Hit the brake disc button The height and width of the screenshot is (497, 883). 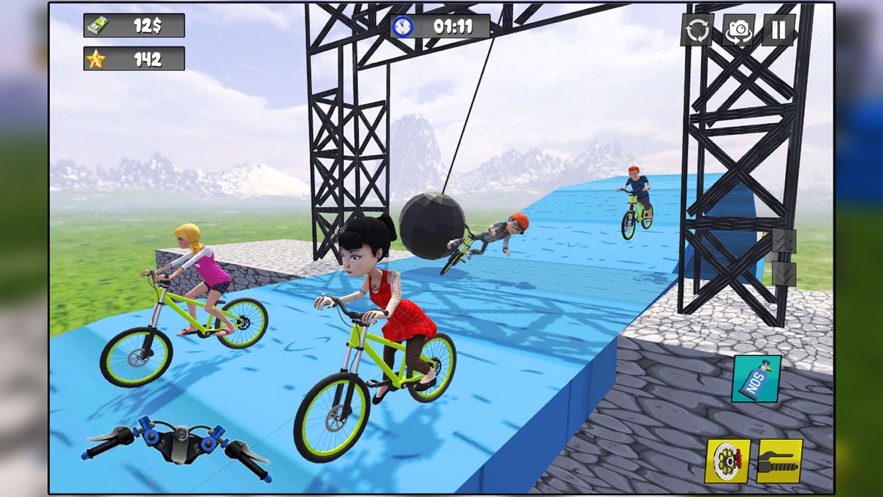(x=728, y=461)
